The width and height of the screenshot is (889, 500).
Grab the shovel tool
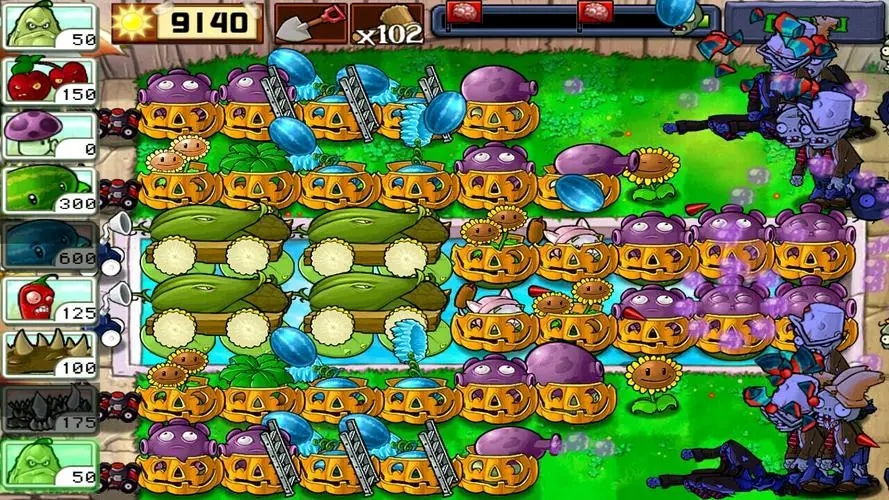coord(309,23)
